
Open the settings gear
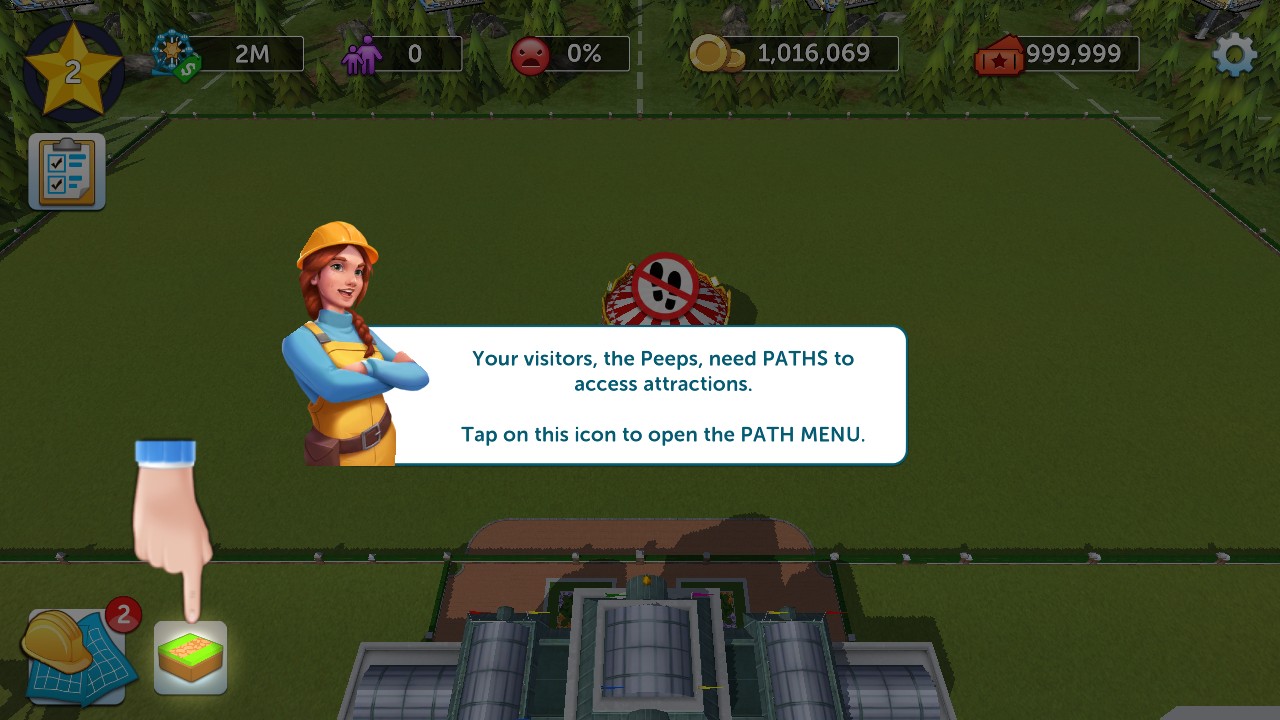(1234, 55)
